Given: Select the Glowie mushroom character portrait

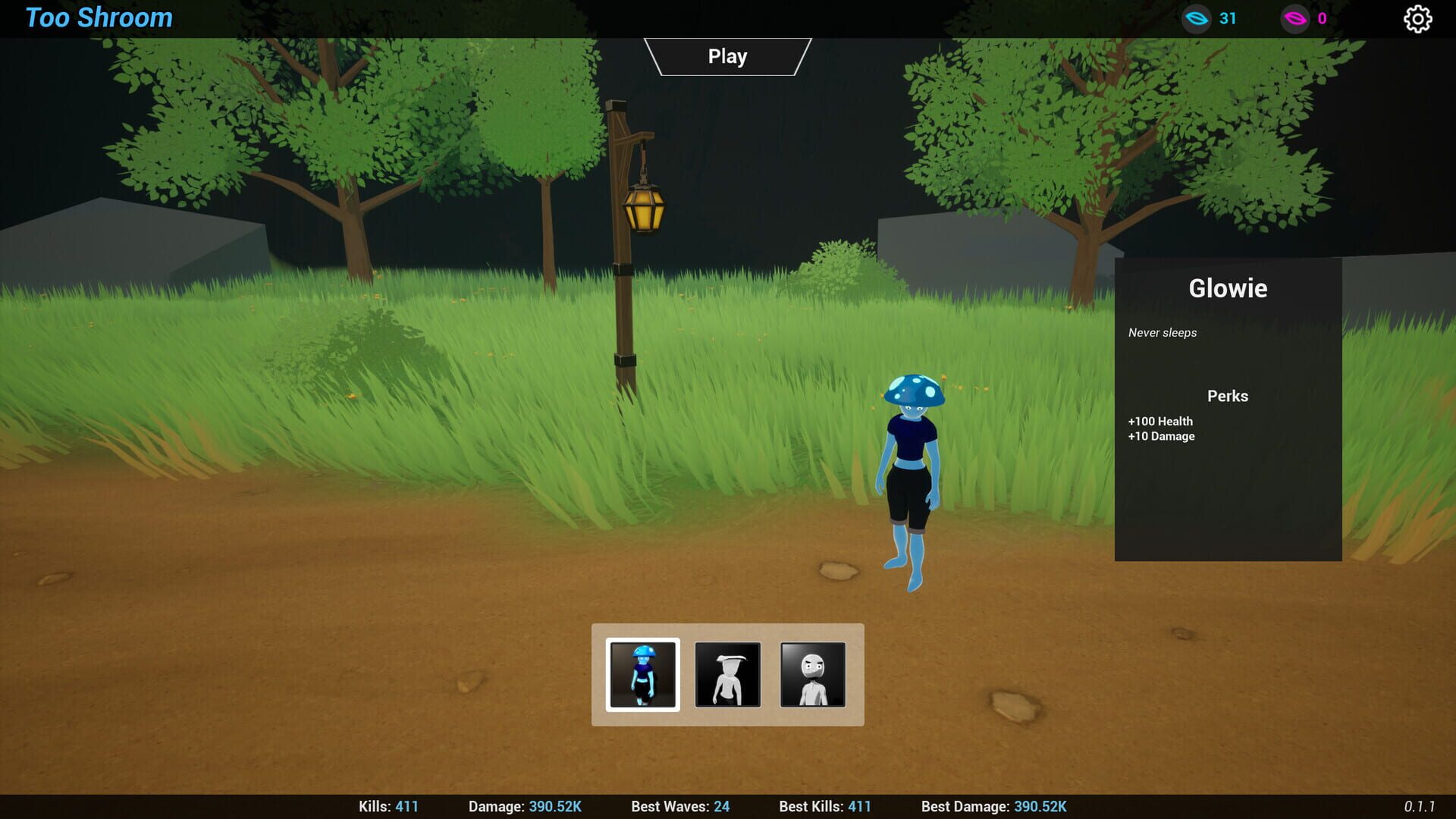Looking at the screenshot, I should [642, 674].
